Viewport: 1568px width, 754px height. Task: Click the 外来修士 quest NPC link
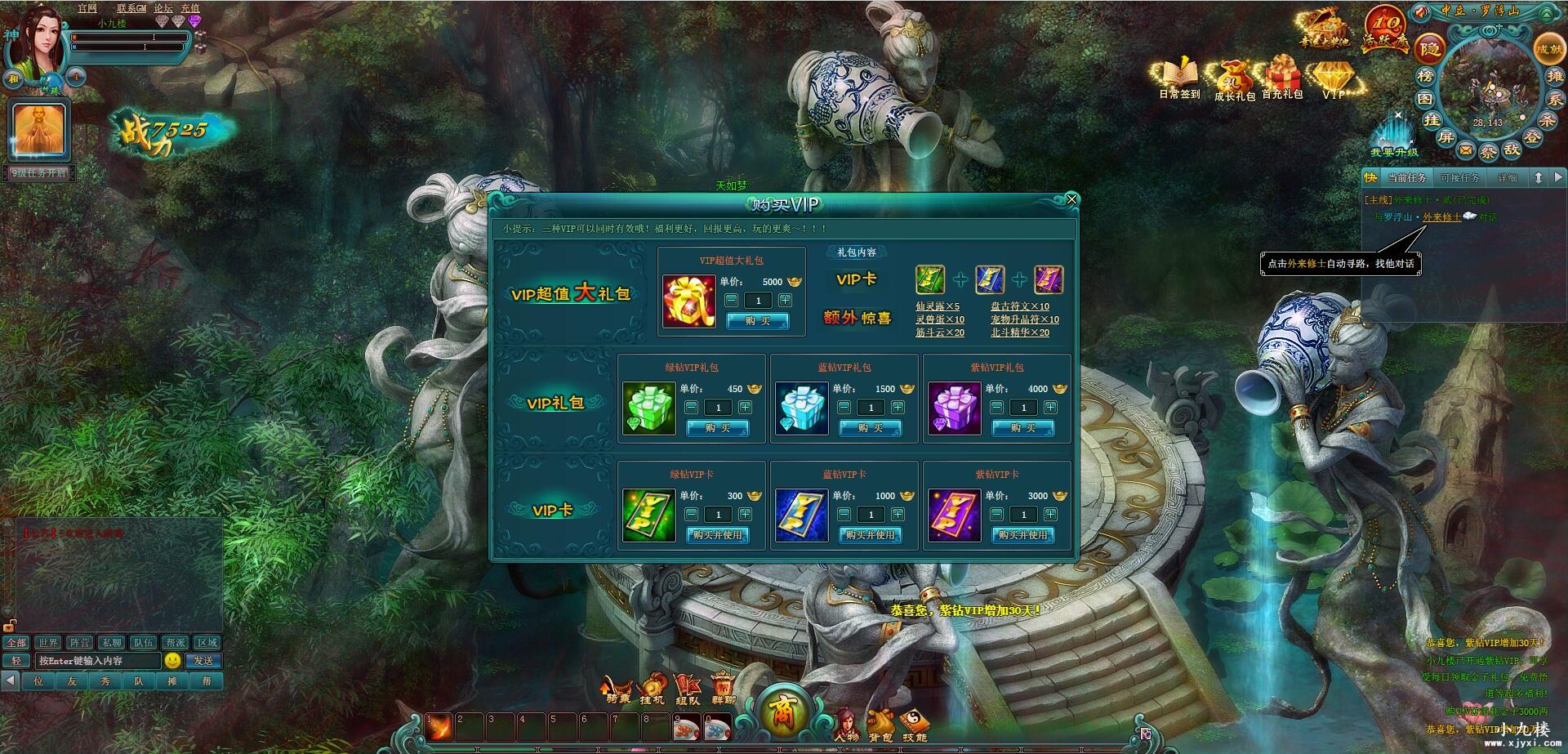pos(1442,218)
